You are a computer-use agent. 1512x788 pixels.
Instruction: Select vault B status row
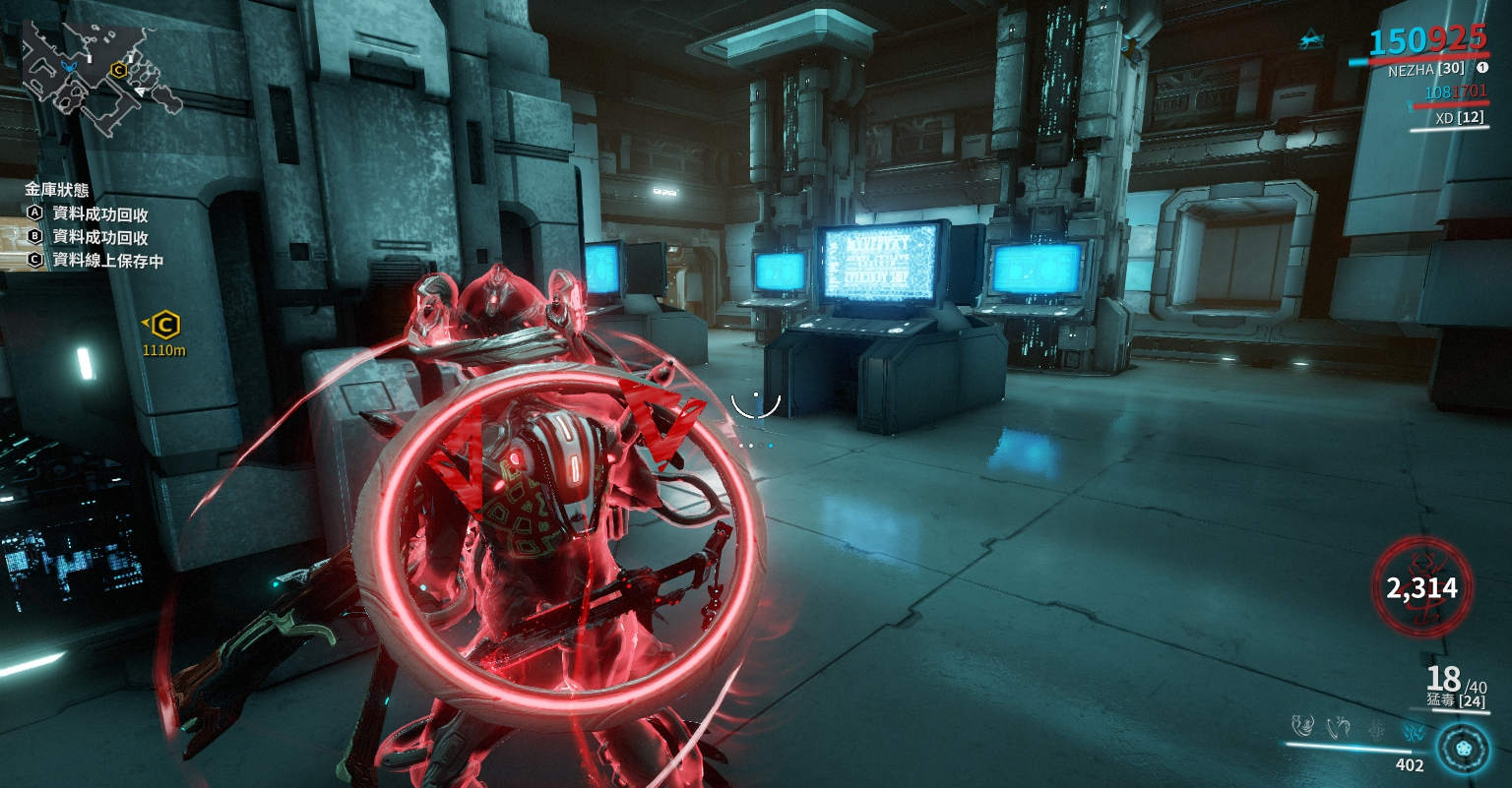point(89,237)
